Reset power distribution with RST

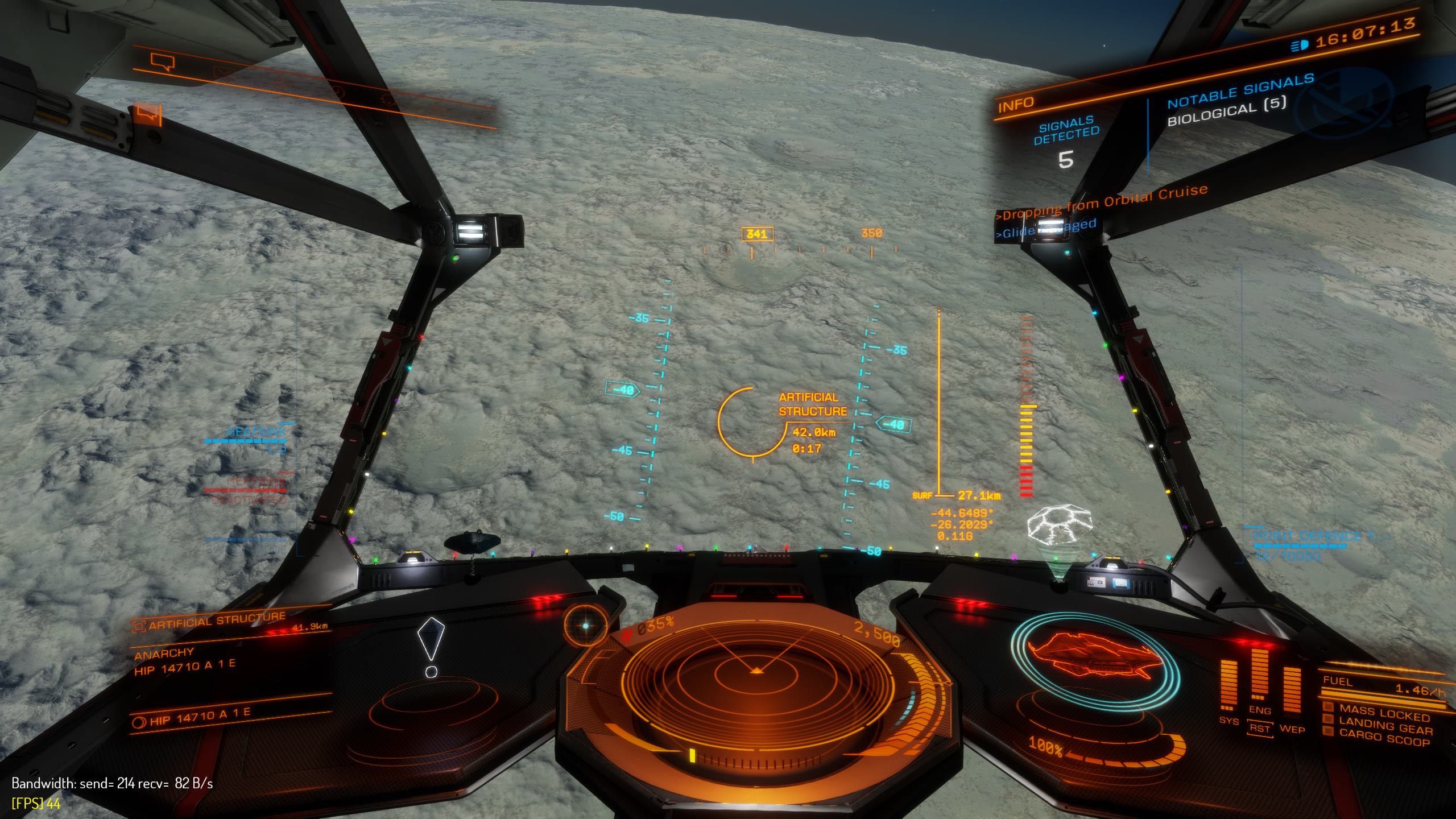[1260, 729]
